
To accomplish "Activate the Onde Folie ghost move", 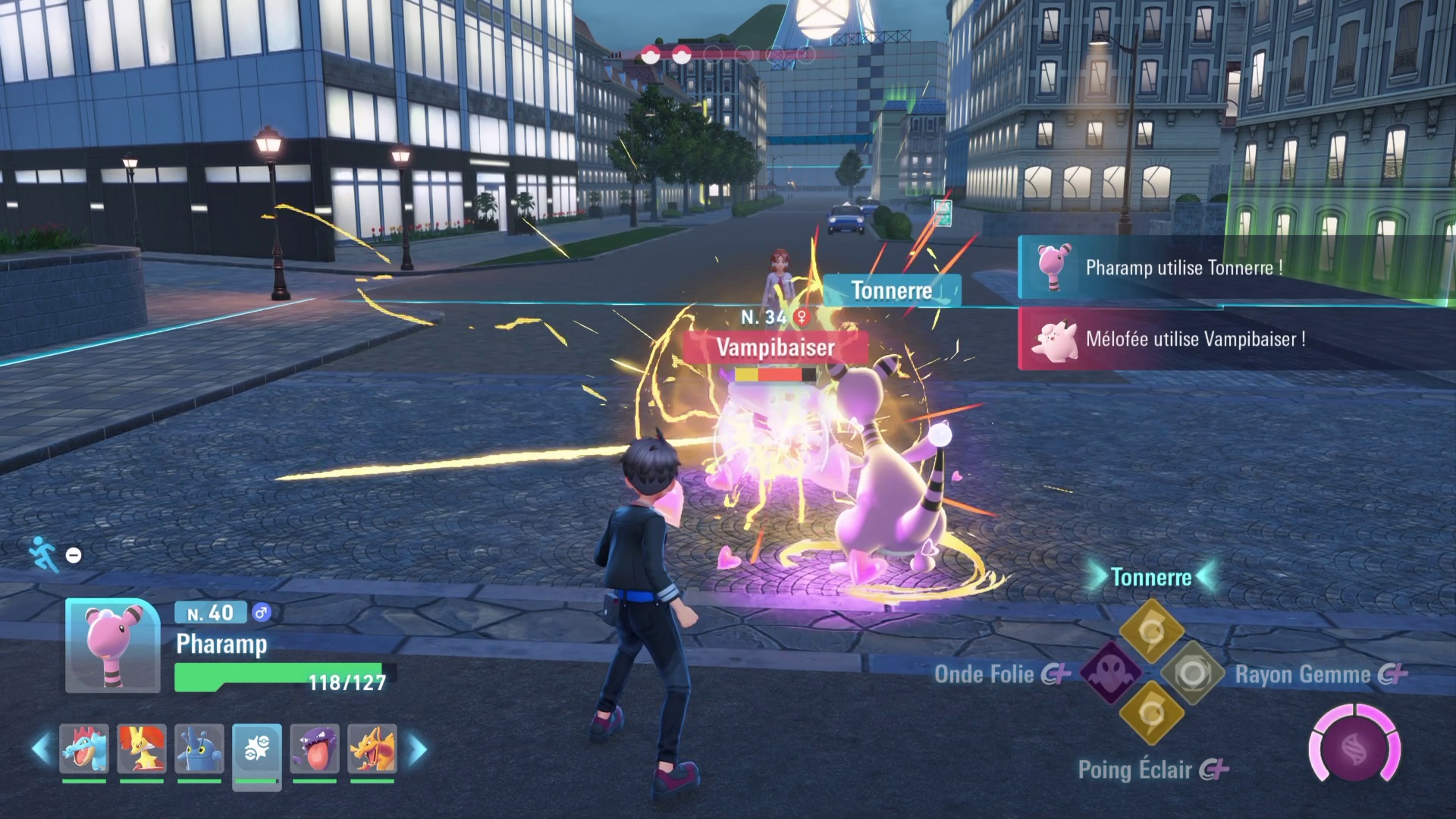I will point(1111,673).
